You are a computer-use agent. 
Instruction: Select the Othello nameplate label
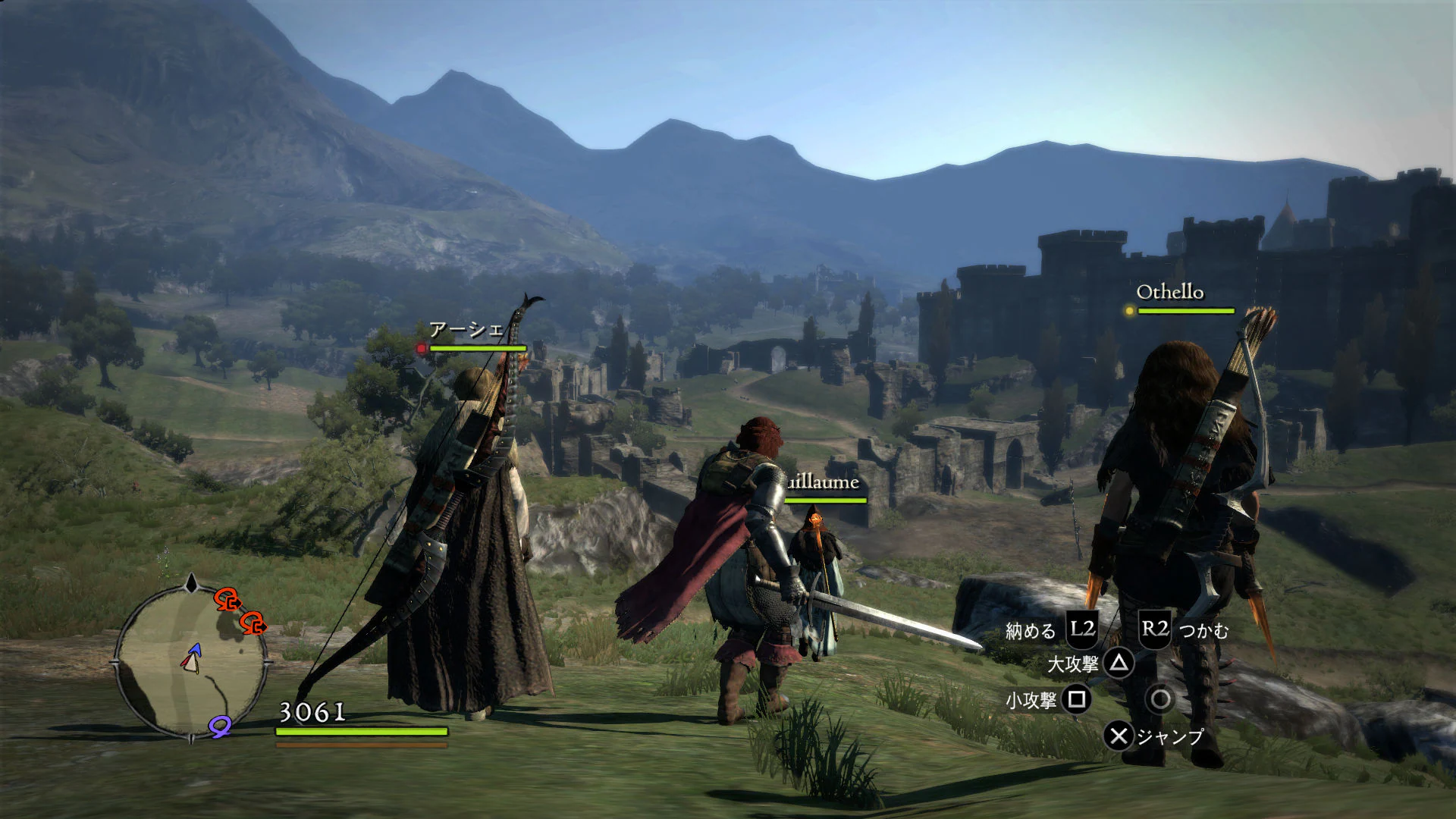click(1172, 290)
